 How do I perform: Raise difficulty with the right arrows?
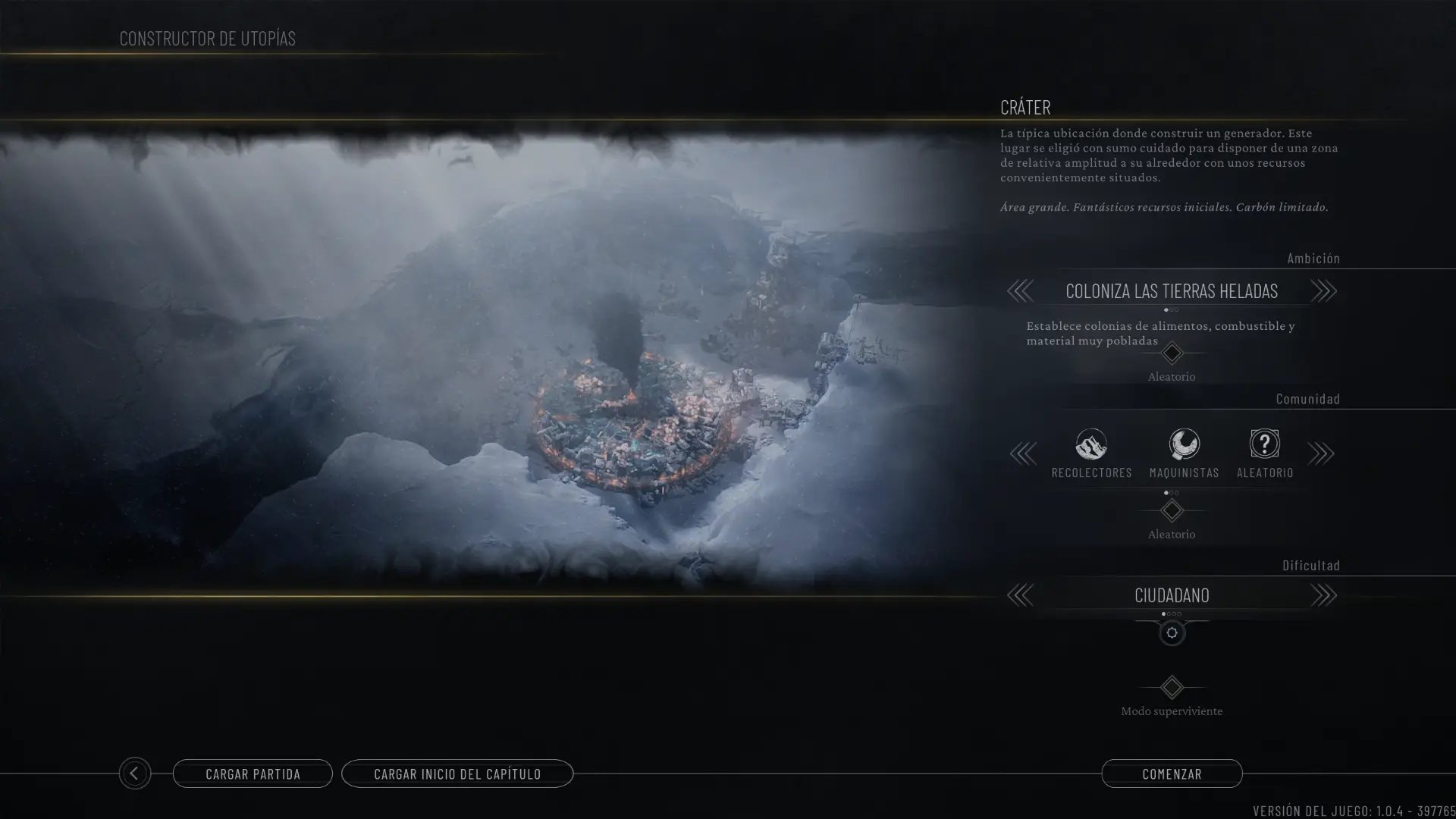1323,595
